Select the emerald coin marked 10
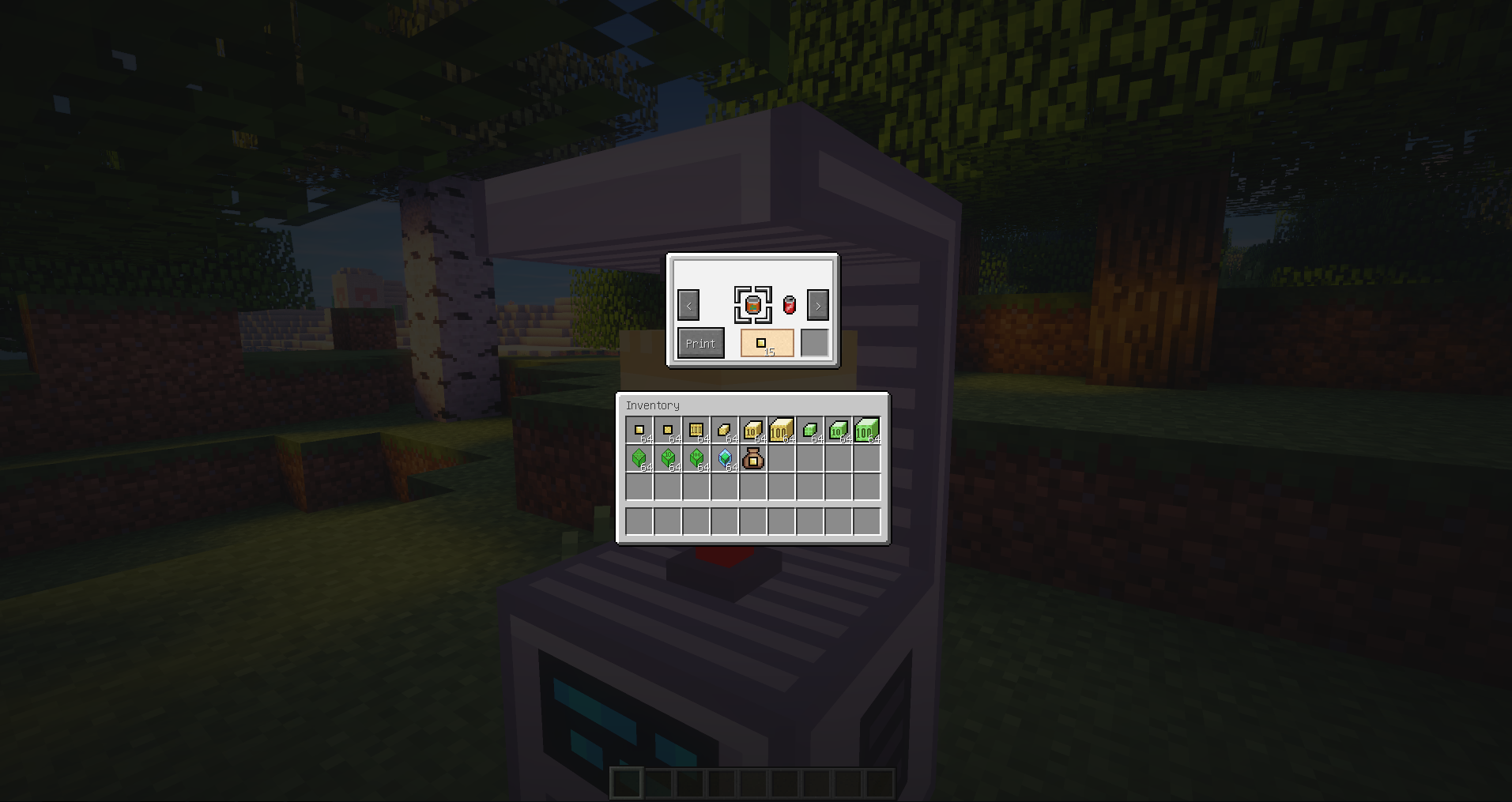1512x802 pixels. (x=667, y=459)
